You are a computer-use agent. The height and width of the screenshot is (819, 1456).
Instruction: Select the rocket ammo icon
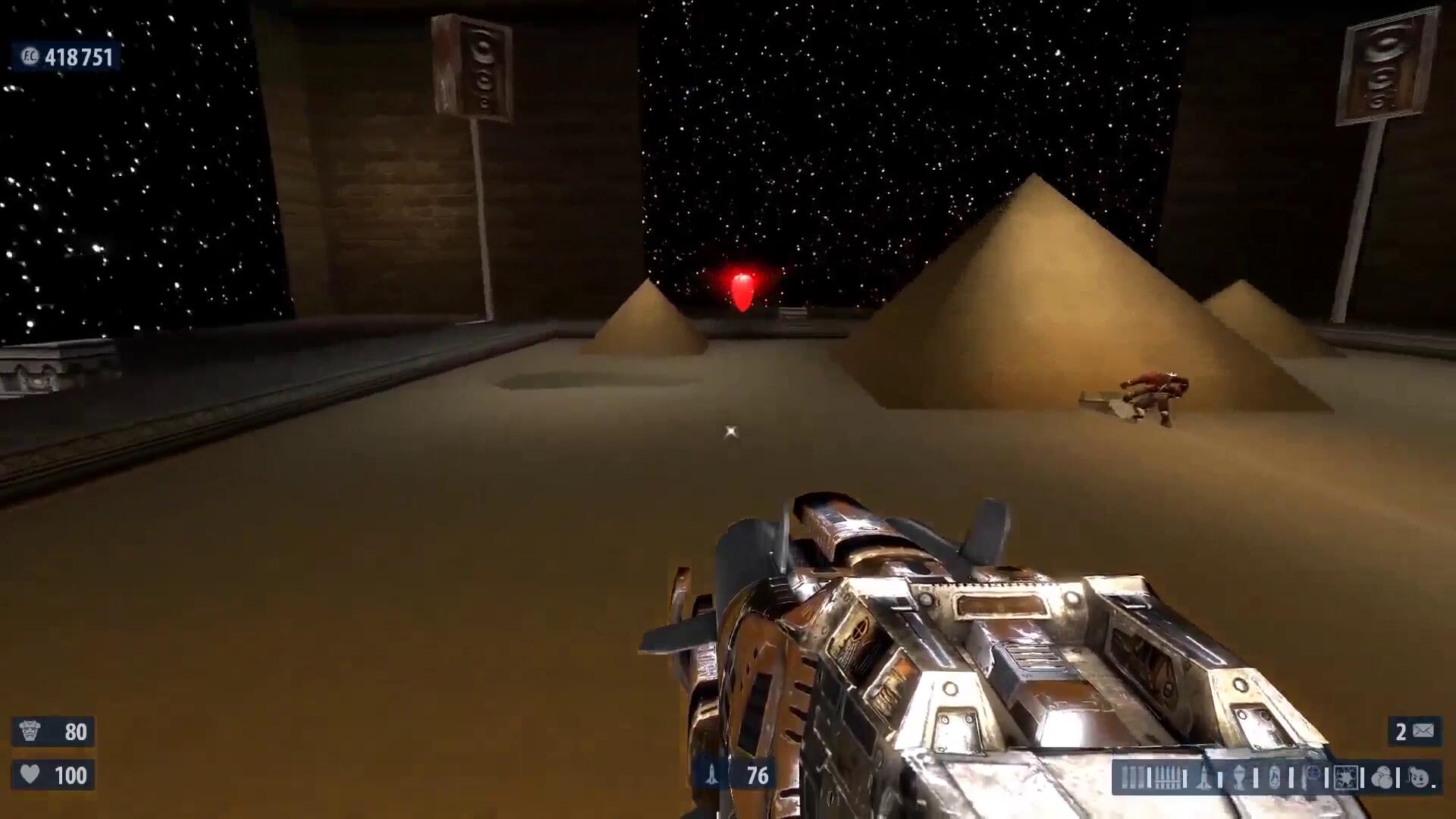click(1204, 778)
